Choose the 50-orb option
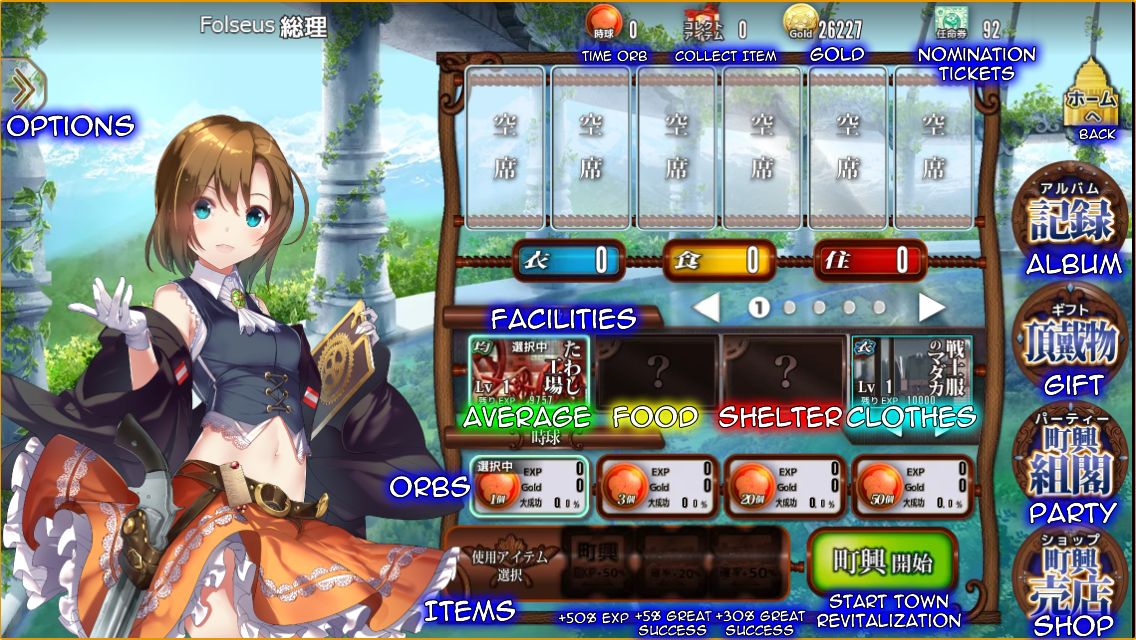1136x640 pixels. (x=913, y=488)
